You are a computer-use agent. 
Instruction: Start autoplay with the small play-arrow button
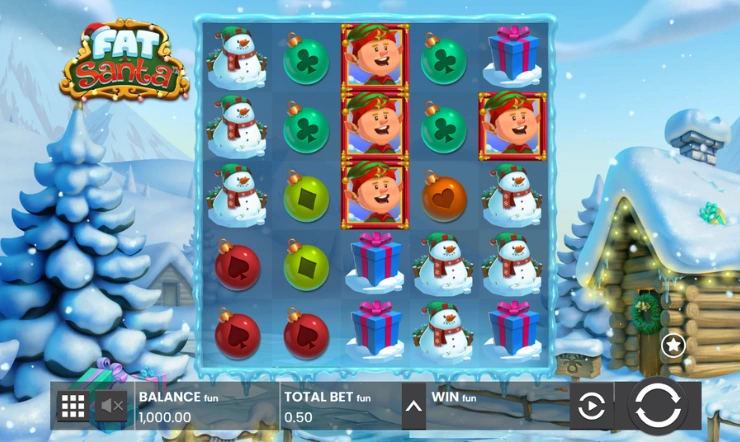pos(591,406)
